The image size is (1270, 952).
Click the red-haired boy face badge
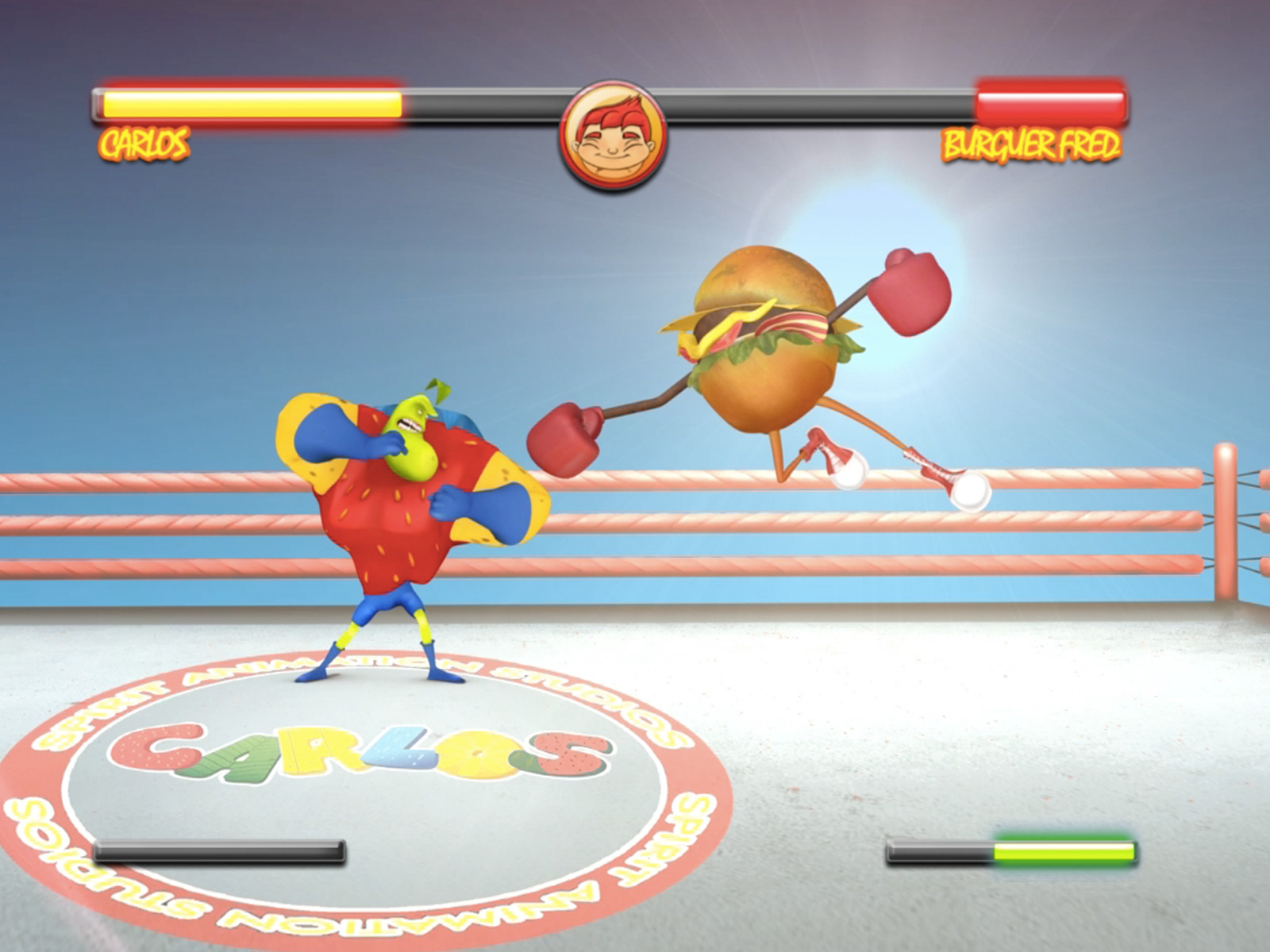point(612,135)
